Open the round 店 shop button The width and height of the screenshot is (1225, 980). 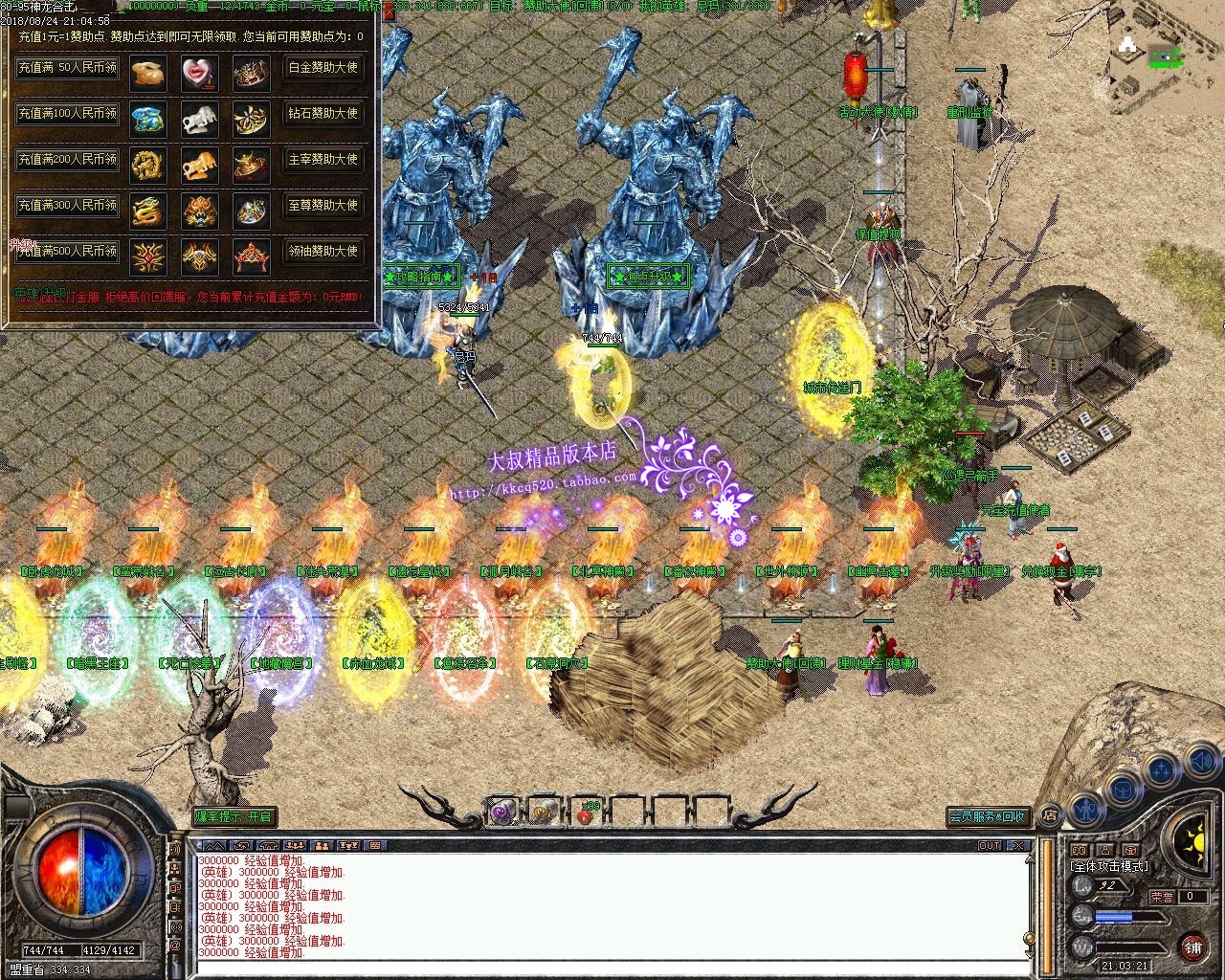[1049, 815]
